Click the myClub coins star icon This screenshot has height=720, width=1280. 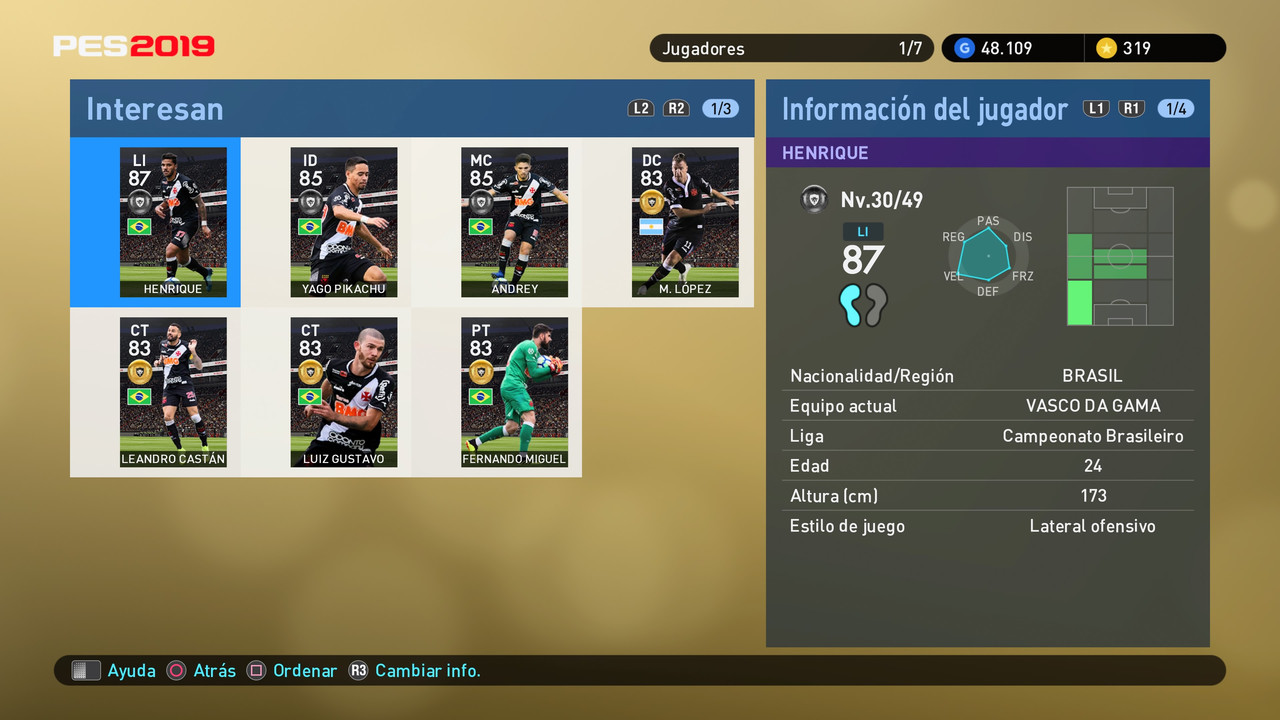click(1108, 47)
